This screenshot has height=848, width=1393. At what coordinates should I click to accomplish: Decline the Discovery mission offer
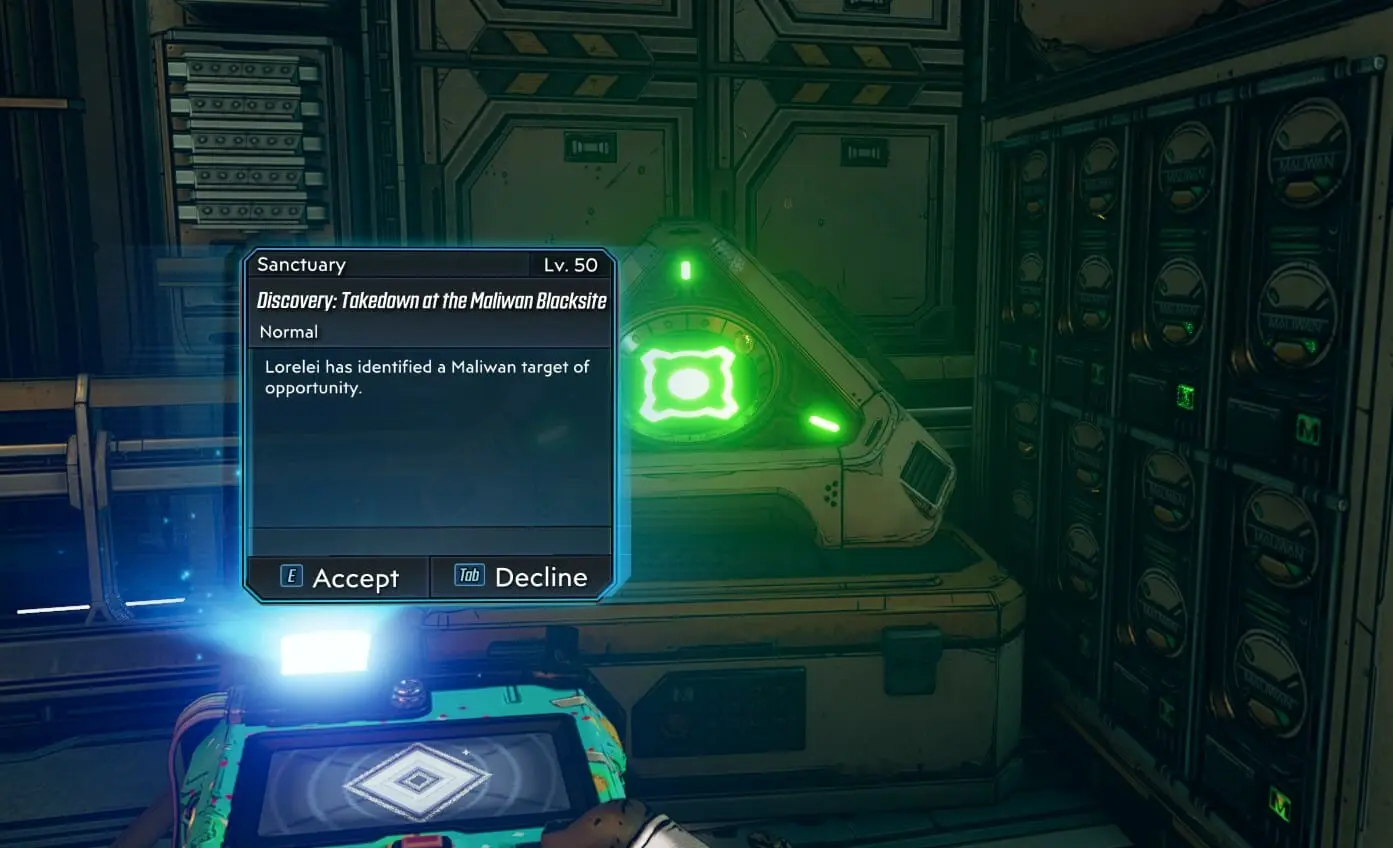pyautogui.click(x=521, y=577)
